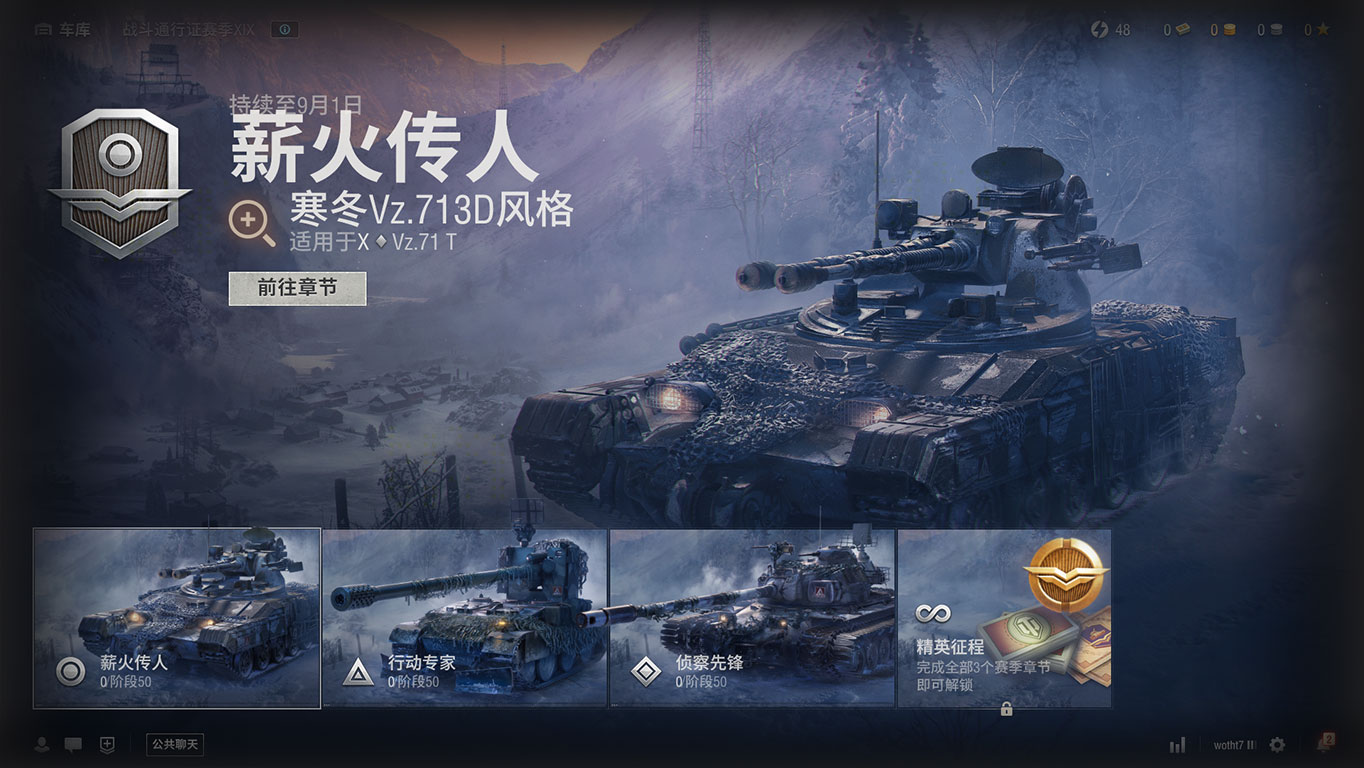The width and height of the screenshot is (1364, 768).
Task: Click the shield plus icon
Action: [x=107, y=744]
